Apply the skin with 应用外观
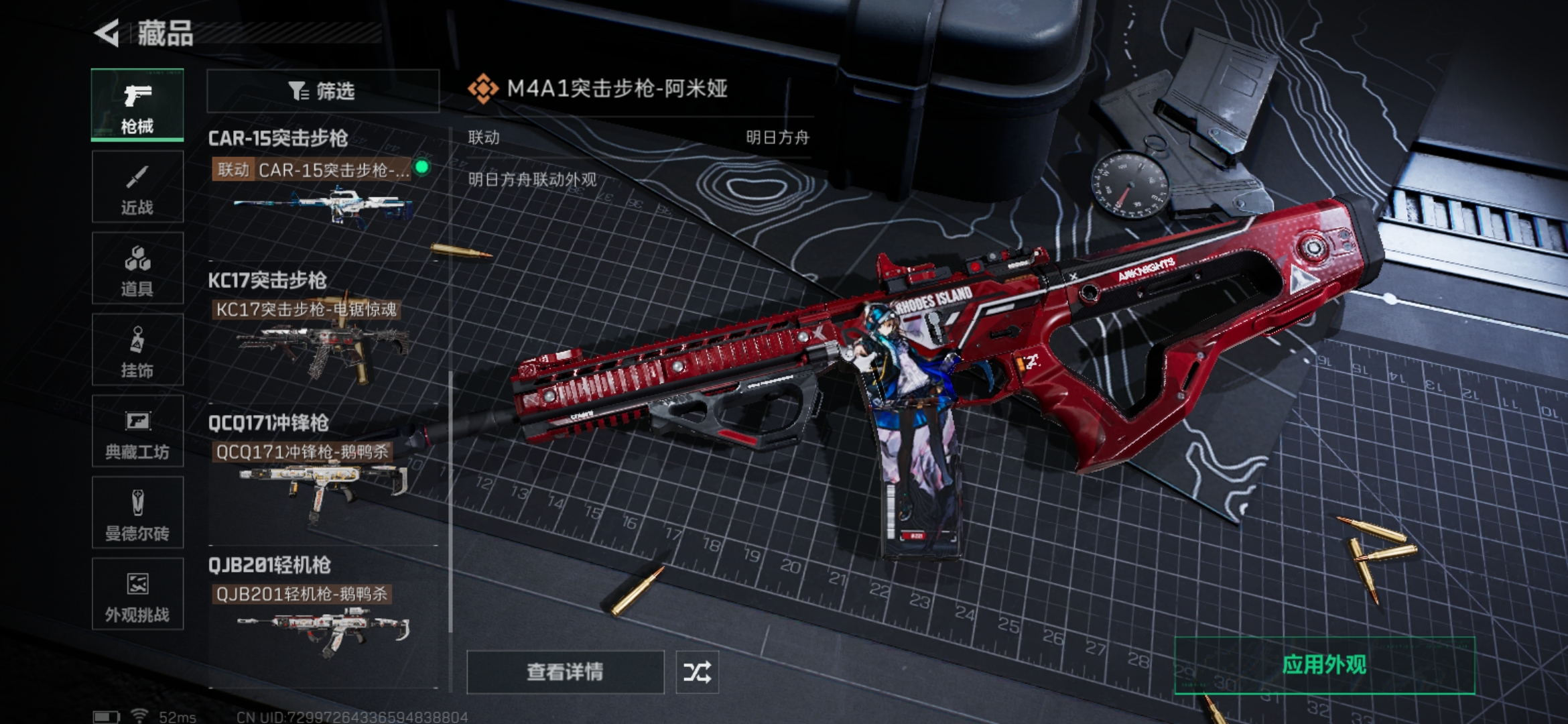This screenshot has height=724, width=1568. tap(1324, 665)
